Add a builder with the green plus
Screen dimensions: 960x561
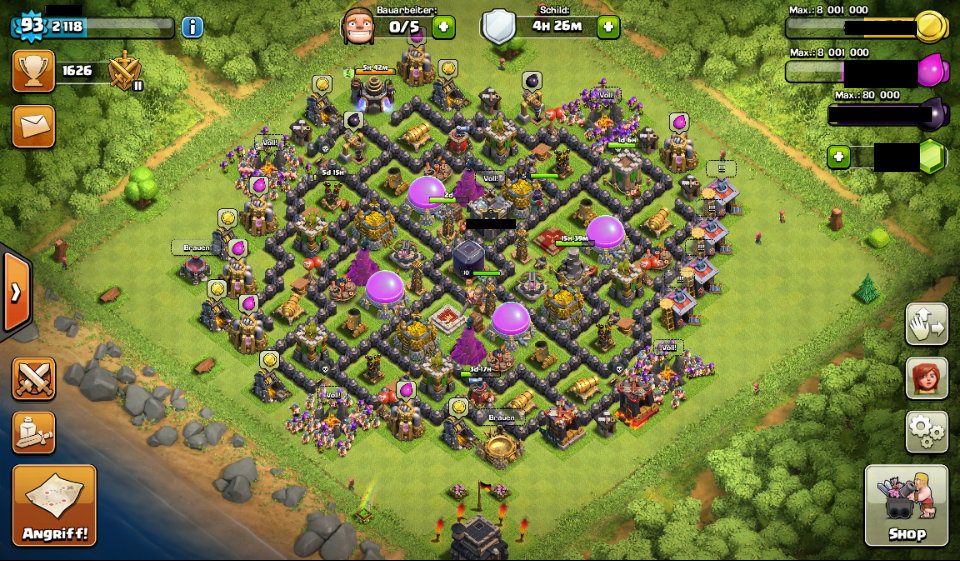(443, 27)
